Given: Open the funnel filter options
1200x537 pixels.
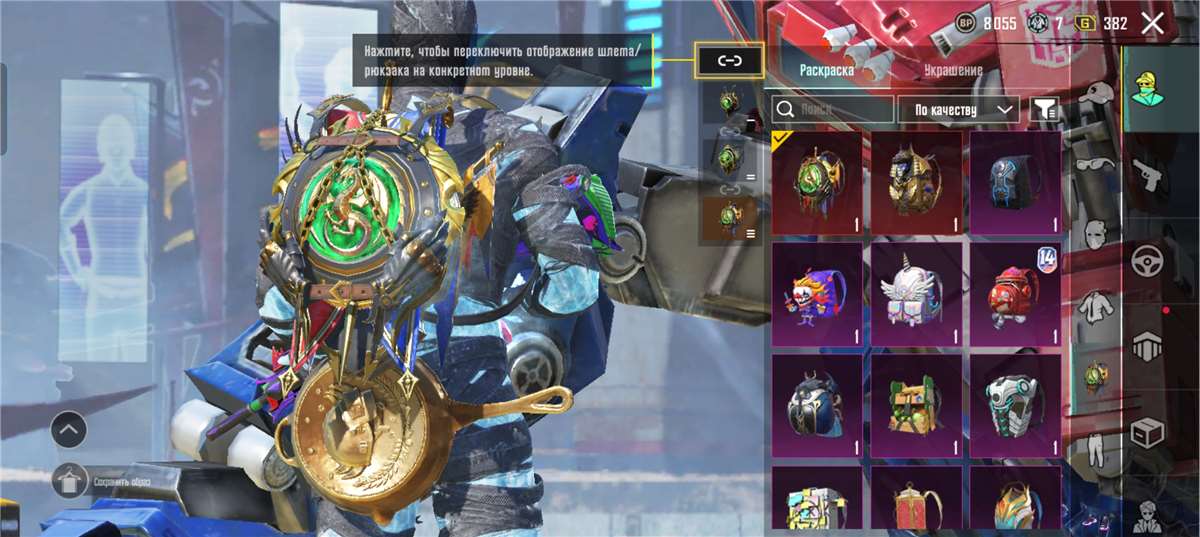Looking at the screenshot, I should click(x=1045, y=109).
